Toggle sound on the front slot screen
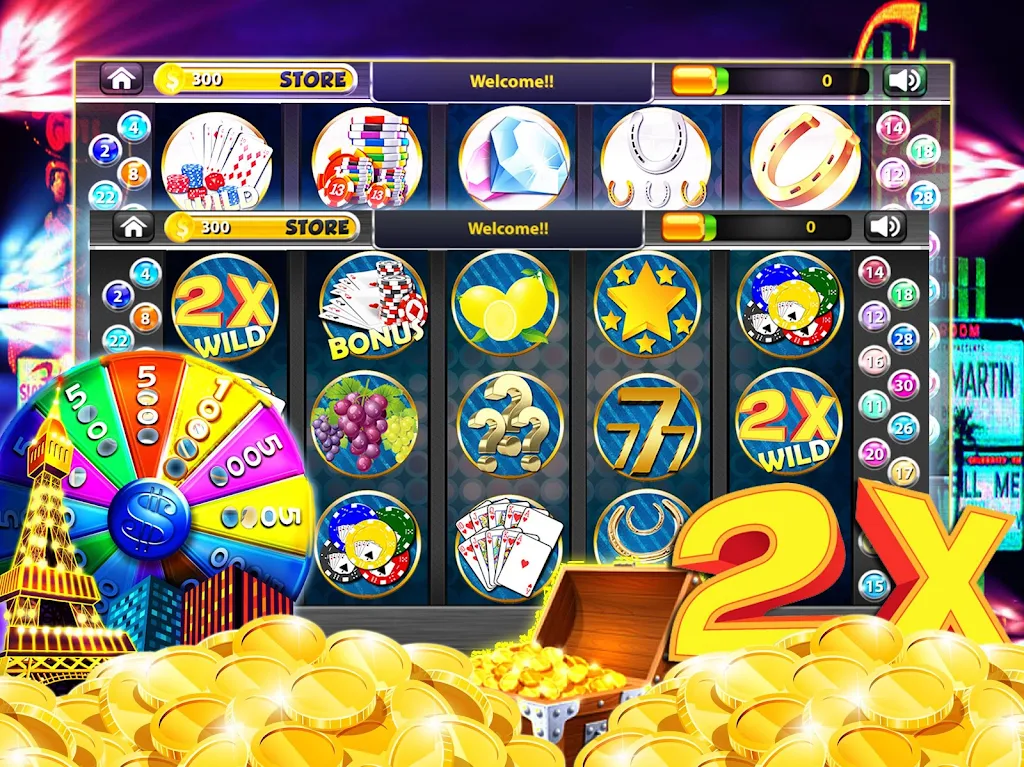This screenshot has width=1024, height=767. click(x=885, y=227)
